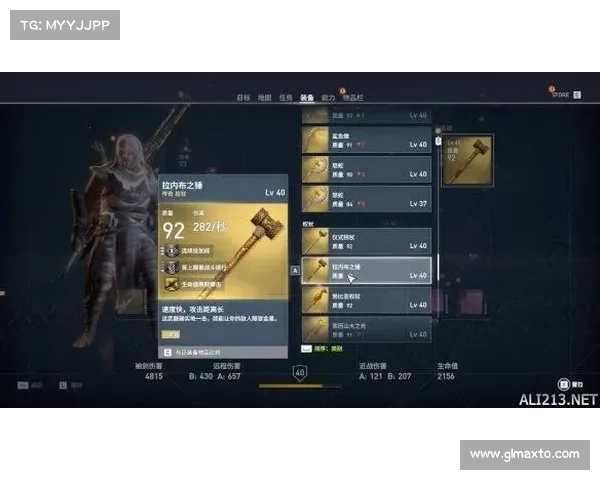Open the STORE
This screenshot has height=480, width=600.
(x=560, y=95)
